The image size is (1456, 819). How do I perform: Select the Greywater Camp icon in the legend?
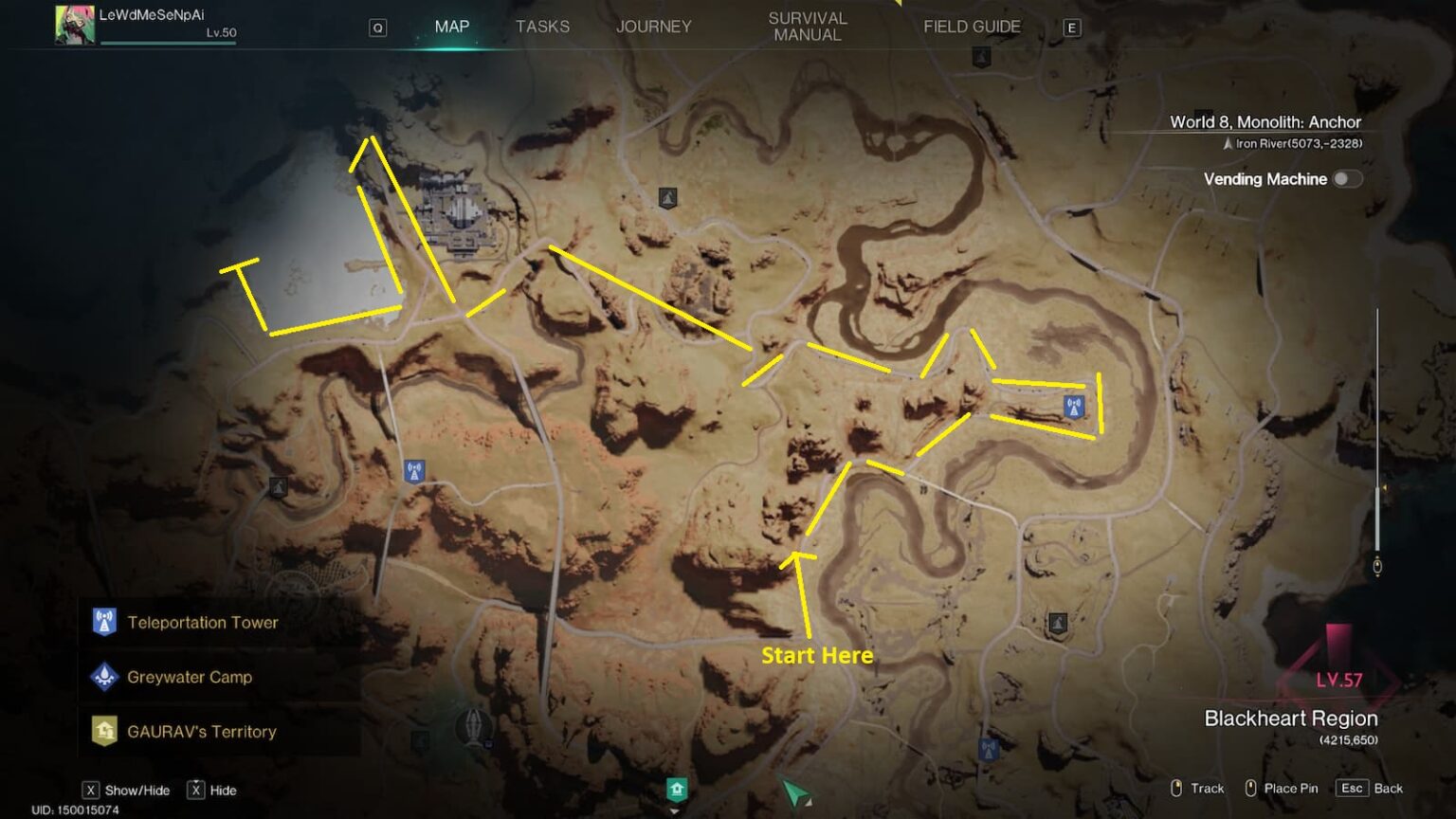click(x=104, y=677)
